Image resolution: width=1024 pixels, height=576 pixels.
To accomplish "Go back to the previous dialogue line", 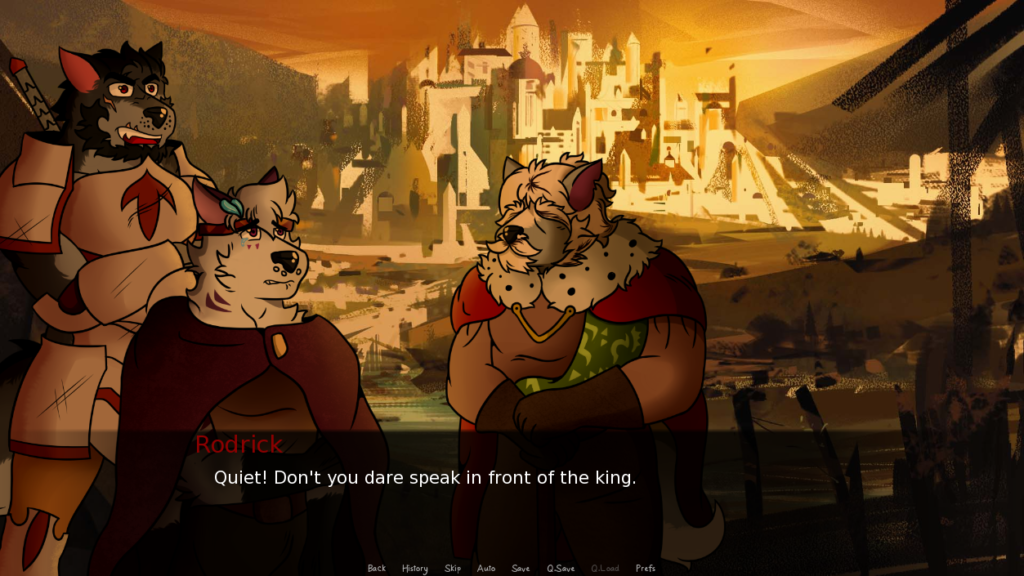I will [x=376, y=568].
